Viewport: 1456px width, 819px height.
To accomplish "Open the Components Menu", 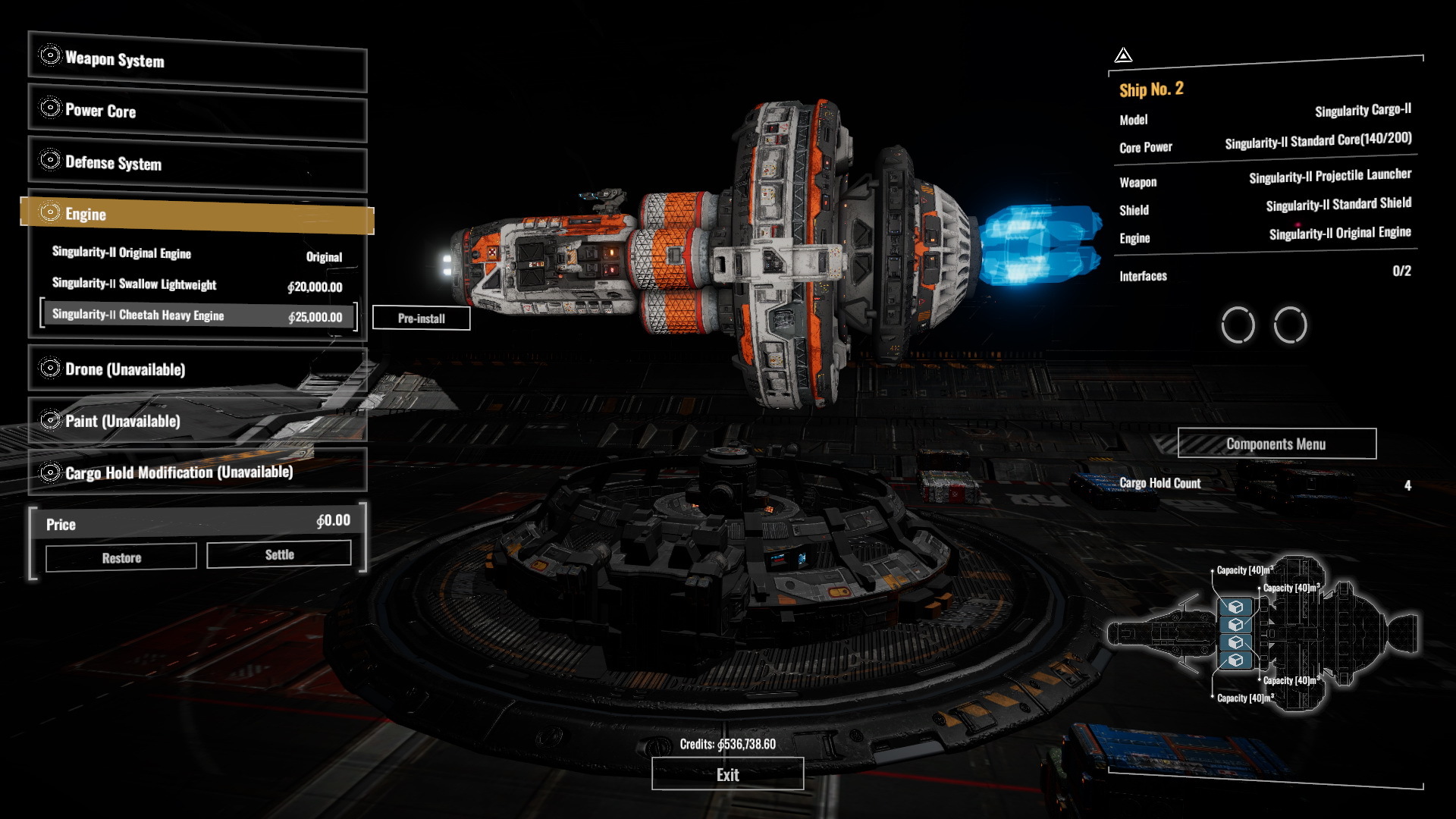I will click(1276, 444).
